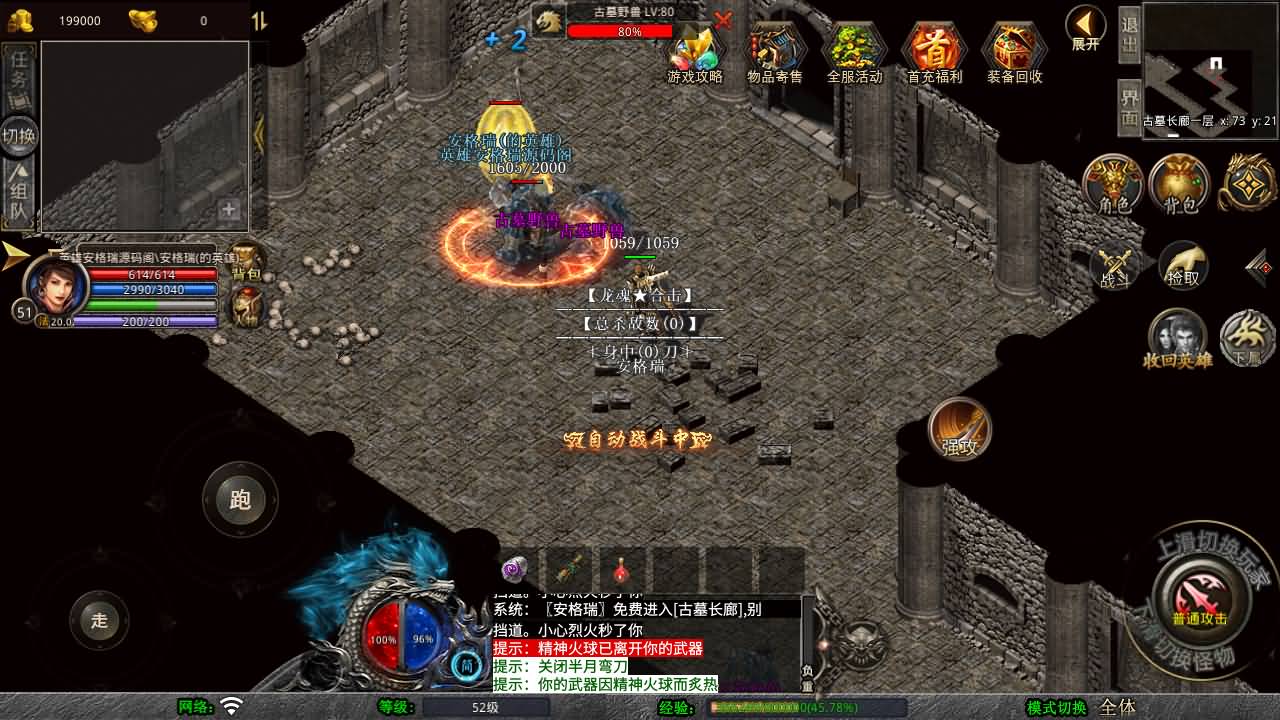Toggle the 界面 interface button
Viewport: 1280px width, 720px height.
[x=1129, y=107]
